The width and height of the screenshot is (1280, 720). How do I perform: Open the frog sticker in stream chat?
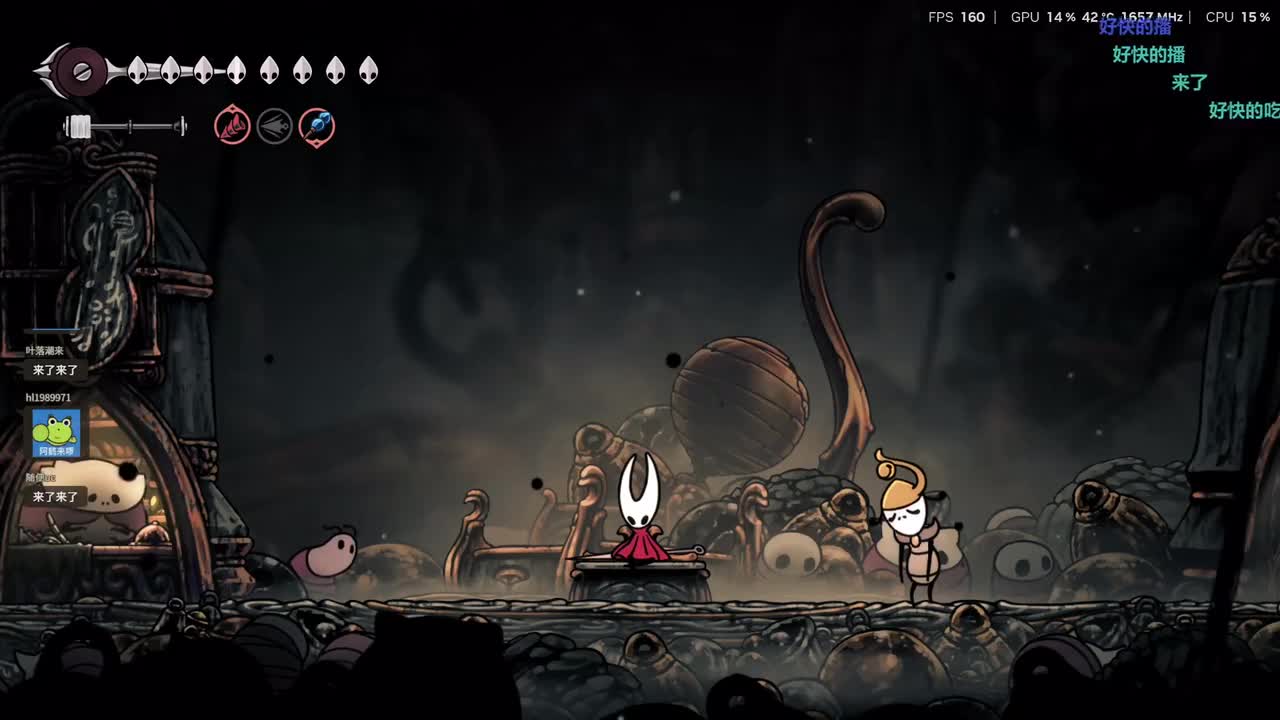(56, 433)
